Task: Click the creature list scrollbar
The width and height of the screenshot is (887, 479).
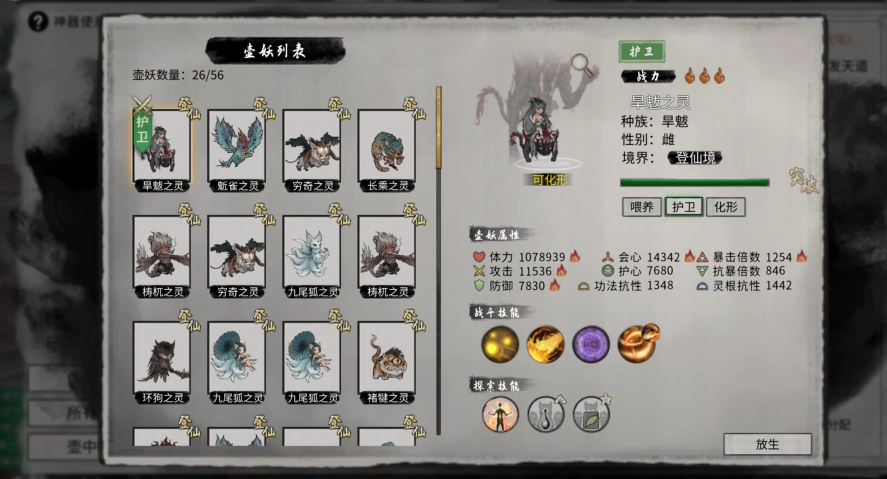Action: point(438,130)
